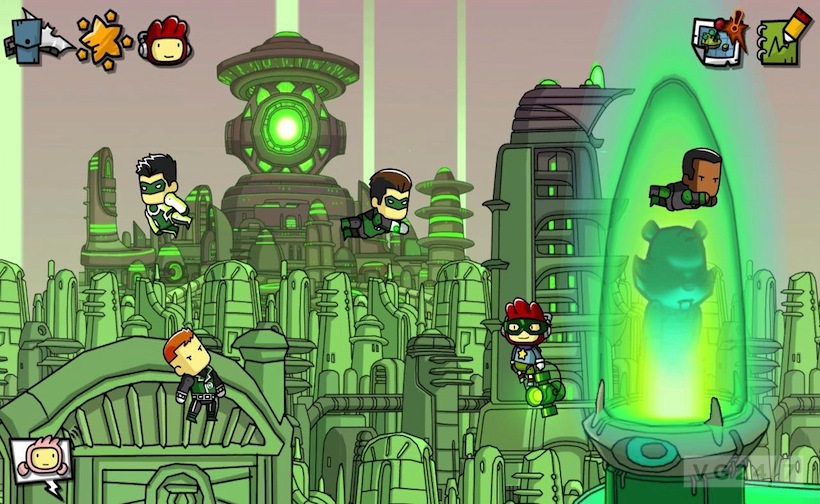Image resolution: width=820 pixels, height=504 pixels.
Task: Click the golden Starite icon
Action: [x=104, y=38]
